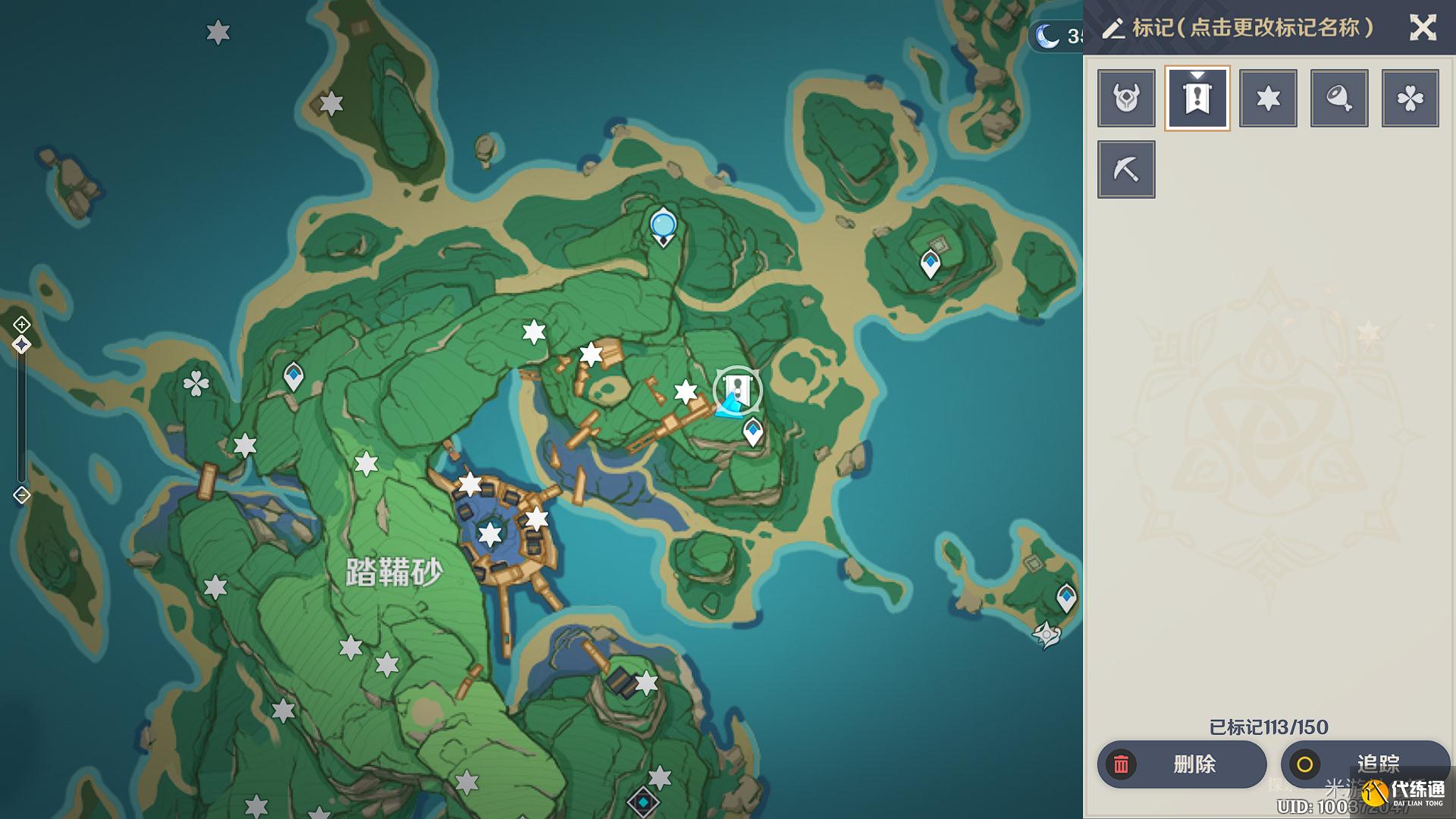Track the marker with 追踪 button
The image size is (1456, 819).
[x=1364, y=764]
